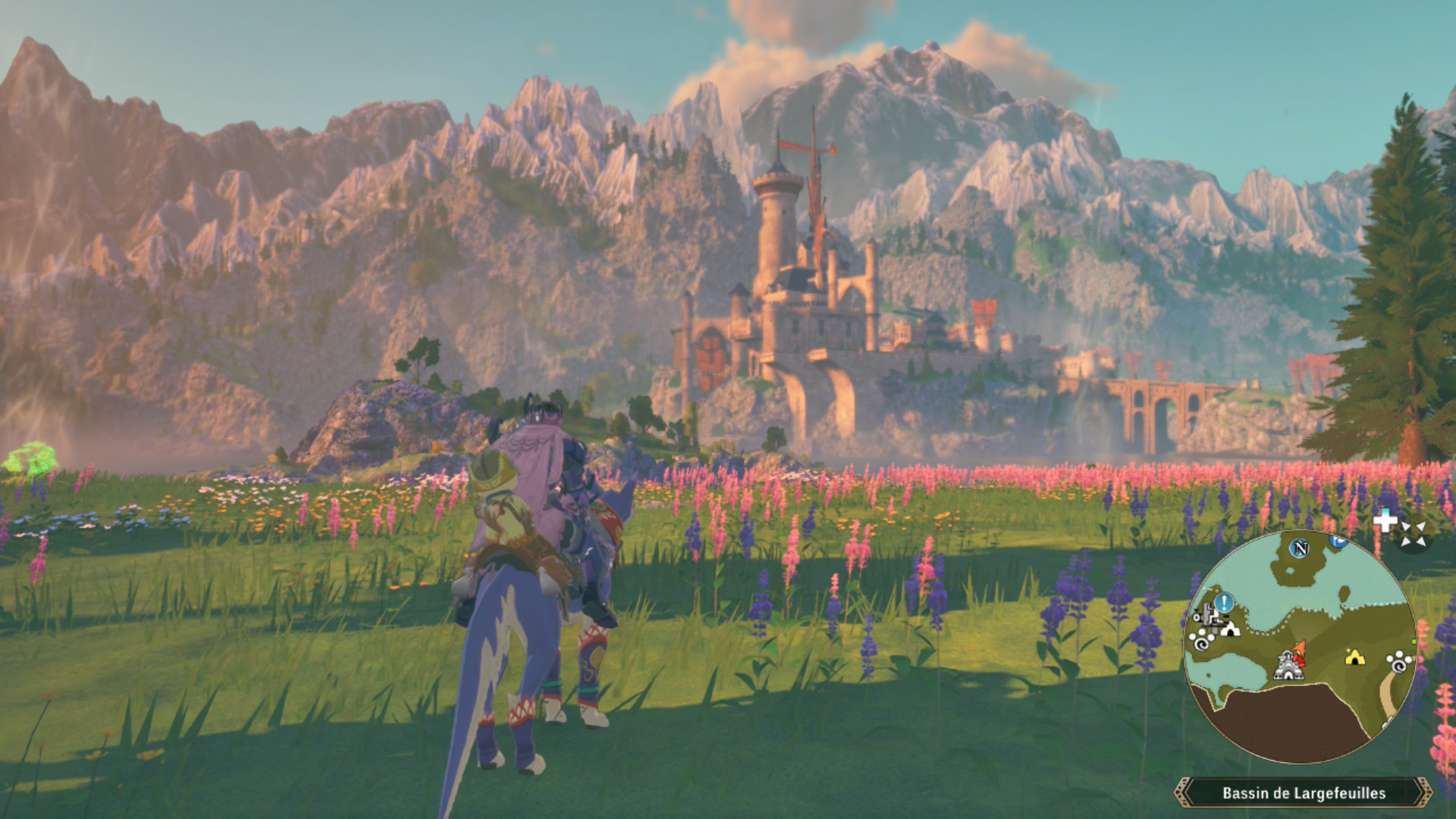The height and width of the screenshot is (819, 1456).
Task: Select the blue exclamation quest marker
Action: coord(1224,604)
